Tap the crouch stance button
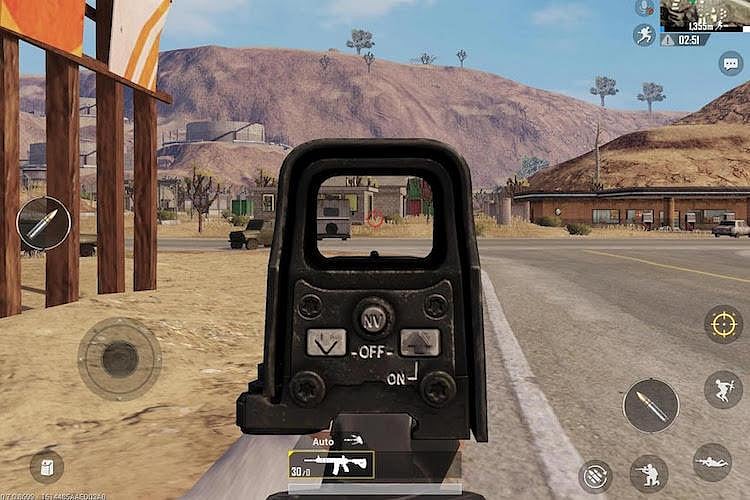Image resolution: width=750 pixels, height=500 pixels. 649,473
